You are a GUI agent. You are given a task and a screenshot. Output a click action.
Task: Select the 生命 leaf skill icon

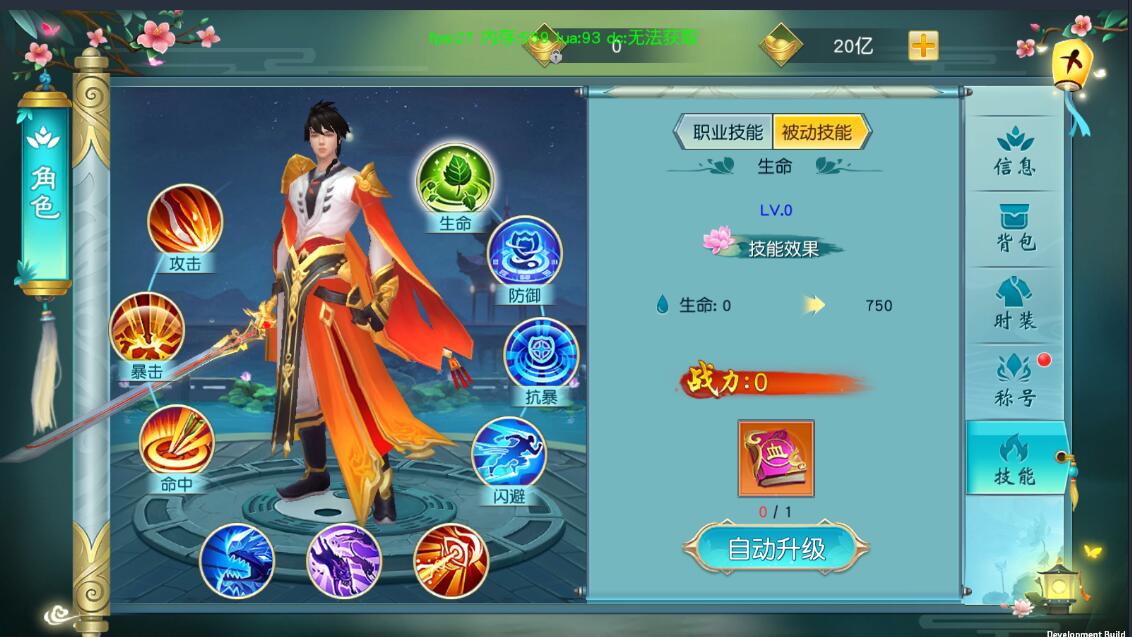(455, 181)
